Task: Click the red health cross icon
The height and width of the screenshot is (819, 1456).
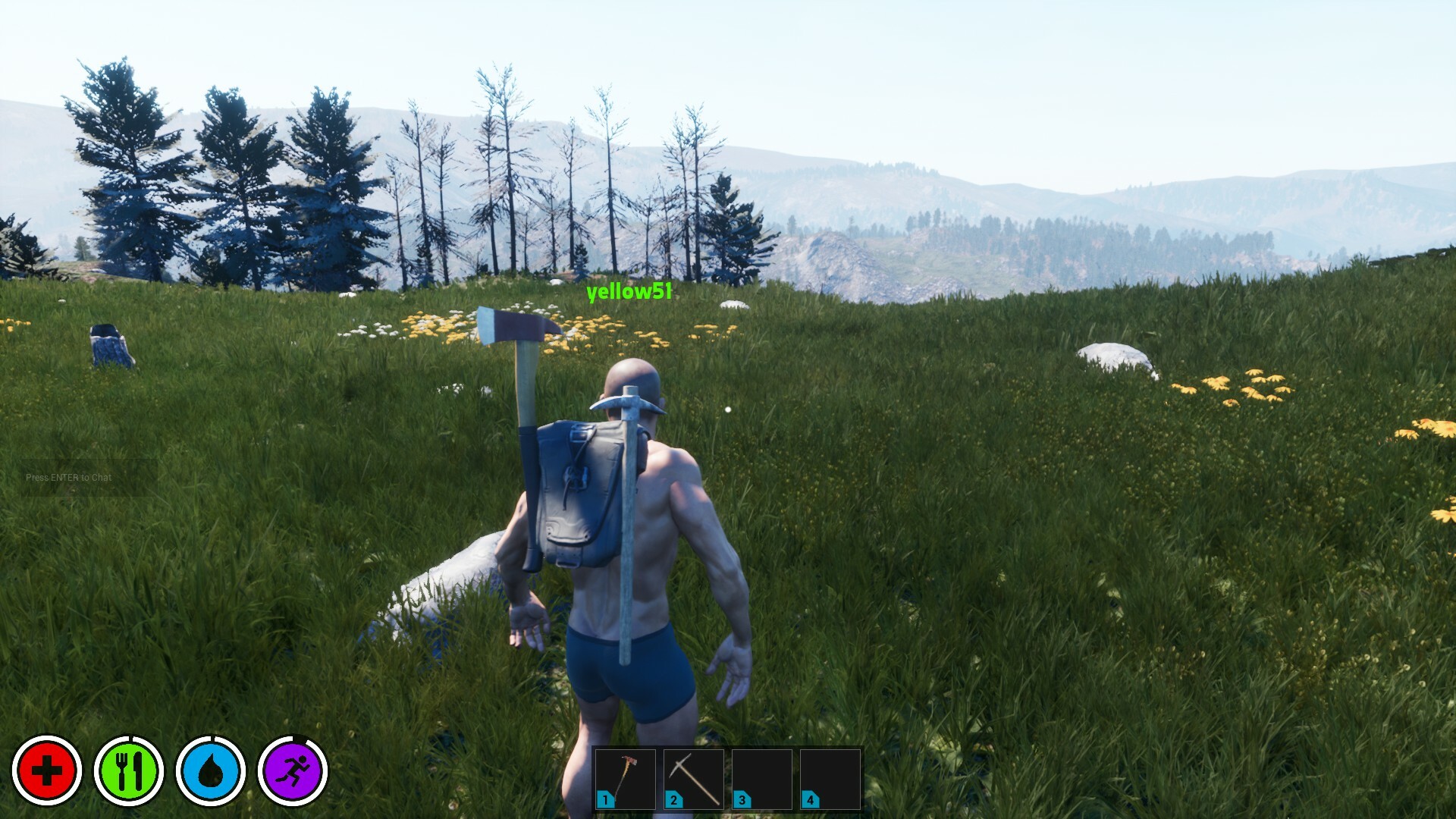Action: click(x=47, y=771)
